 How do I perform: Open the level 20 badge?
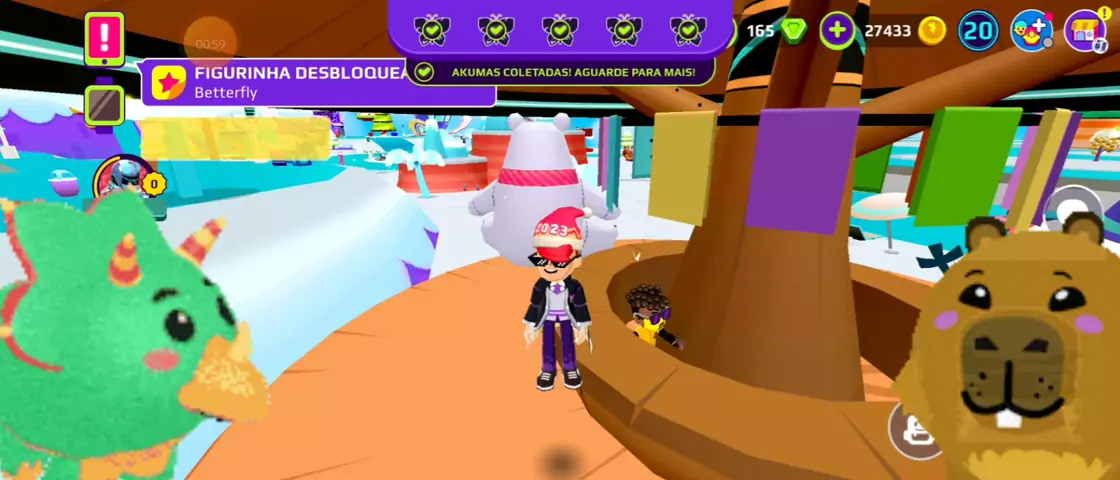coord(978,31)
